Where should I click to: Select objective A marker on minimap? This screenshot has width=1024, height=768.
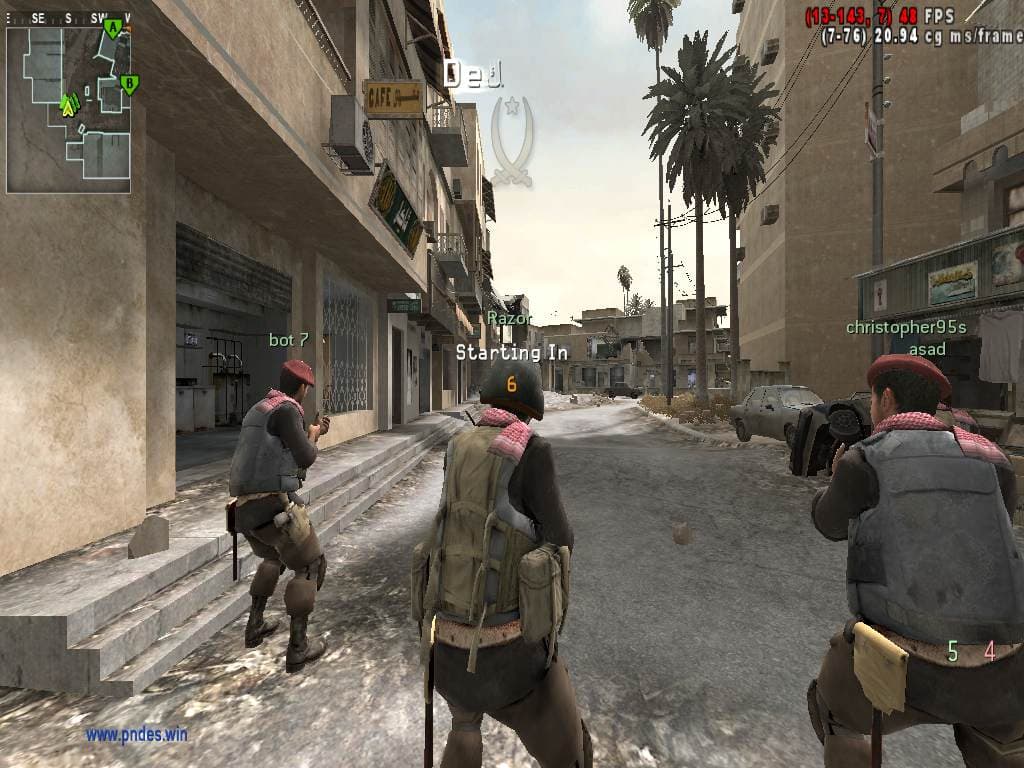click(112, 28)
